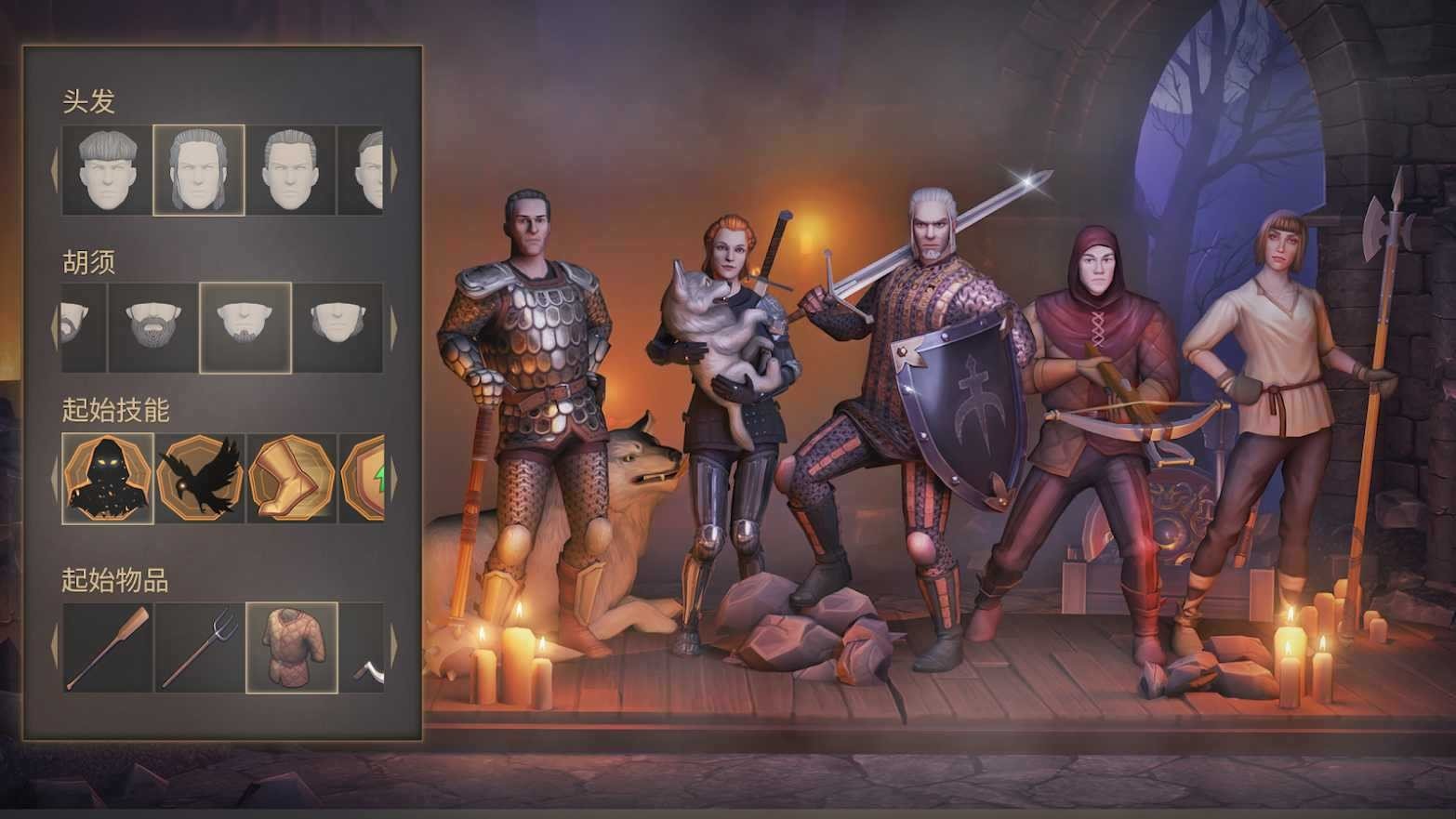The width and height of the screenshot is (1456, 819).
Task: Pick the quilted armor starting item
Action: [x=290, y=647]
